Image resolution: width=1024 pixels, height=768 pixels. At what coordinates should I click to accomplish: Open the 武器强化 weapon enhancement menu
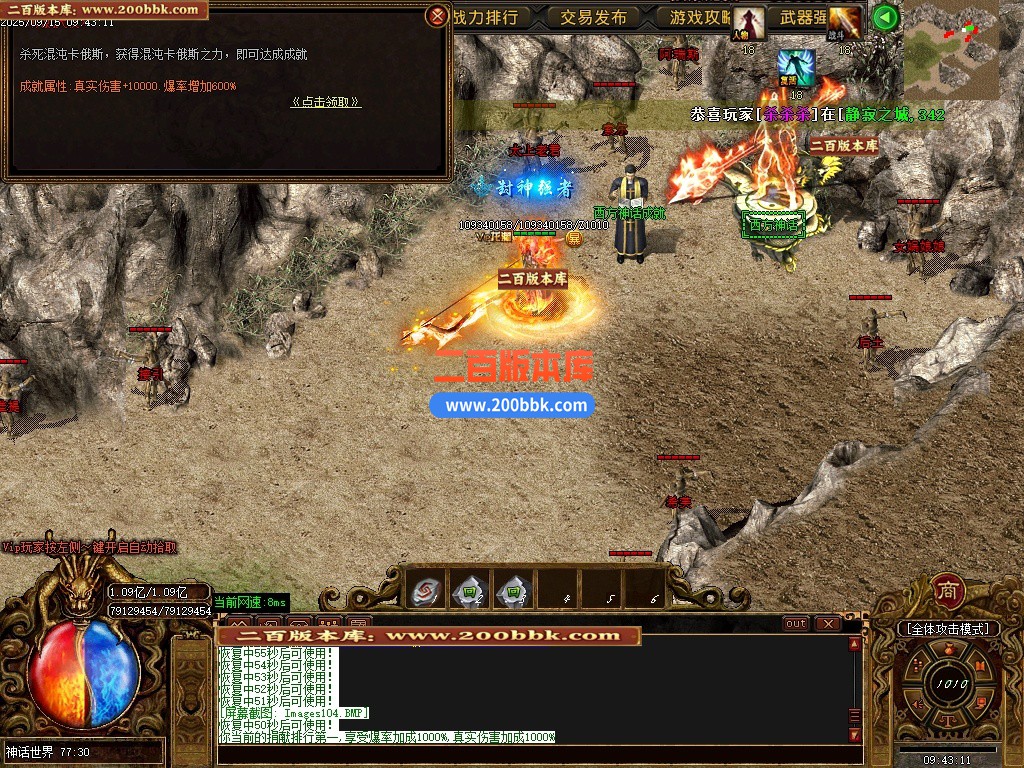point(803,17)
